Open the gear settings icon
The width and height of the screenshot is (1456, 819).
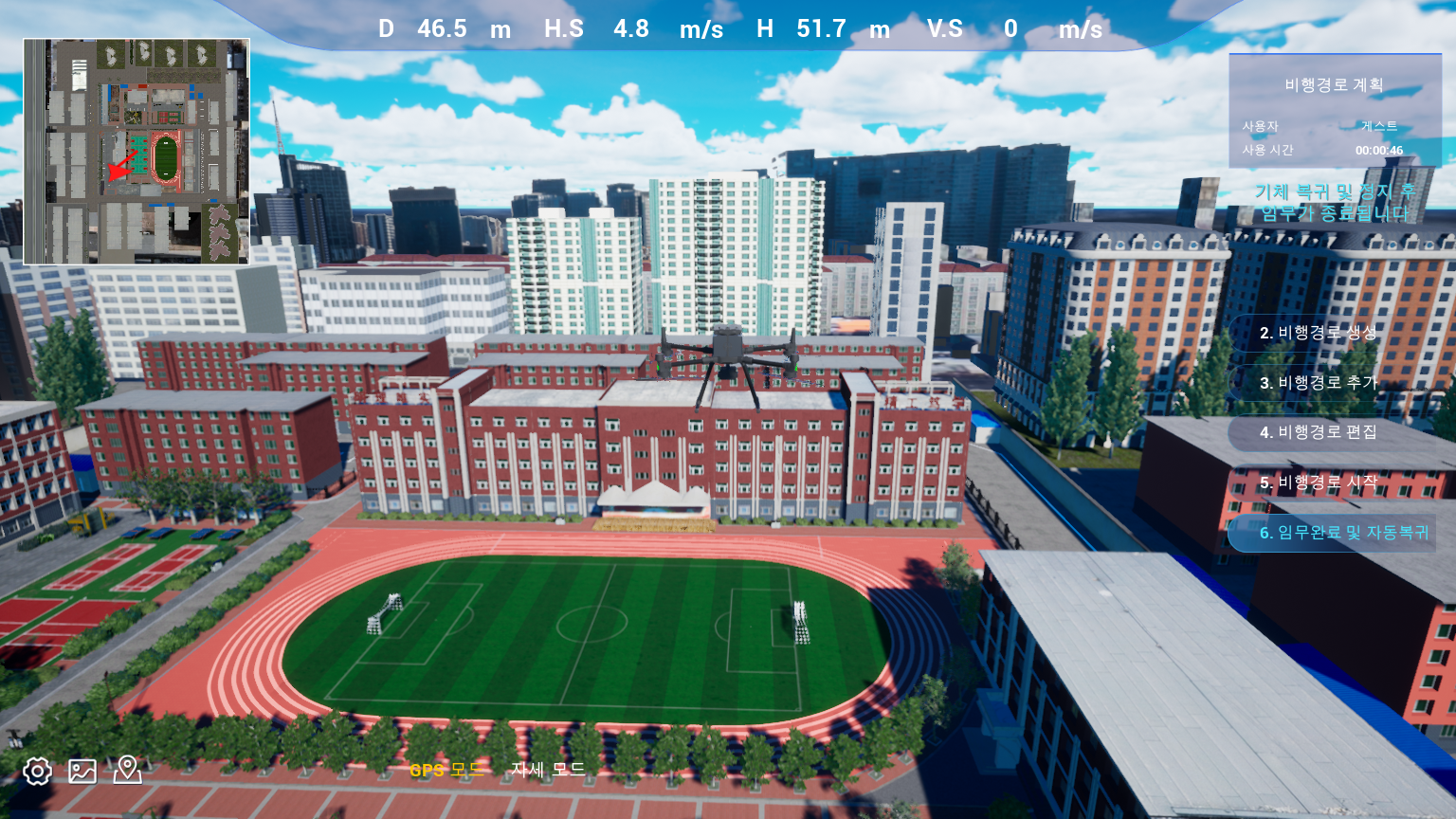click(37, 771)
